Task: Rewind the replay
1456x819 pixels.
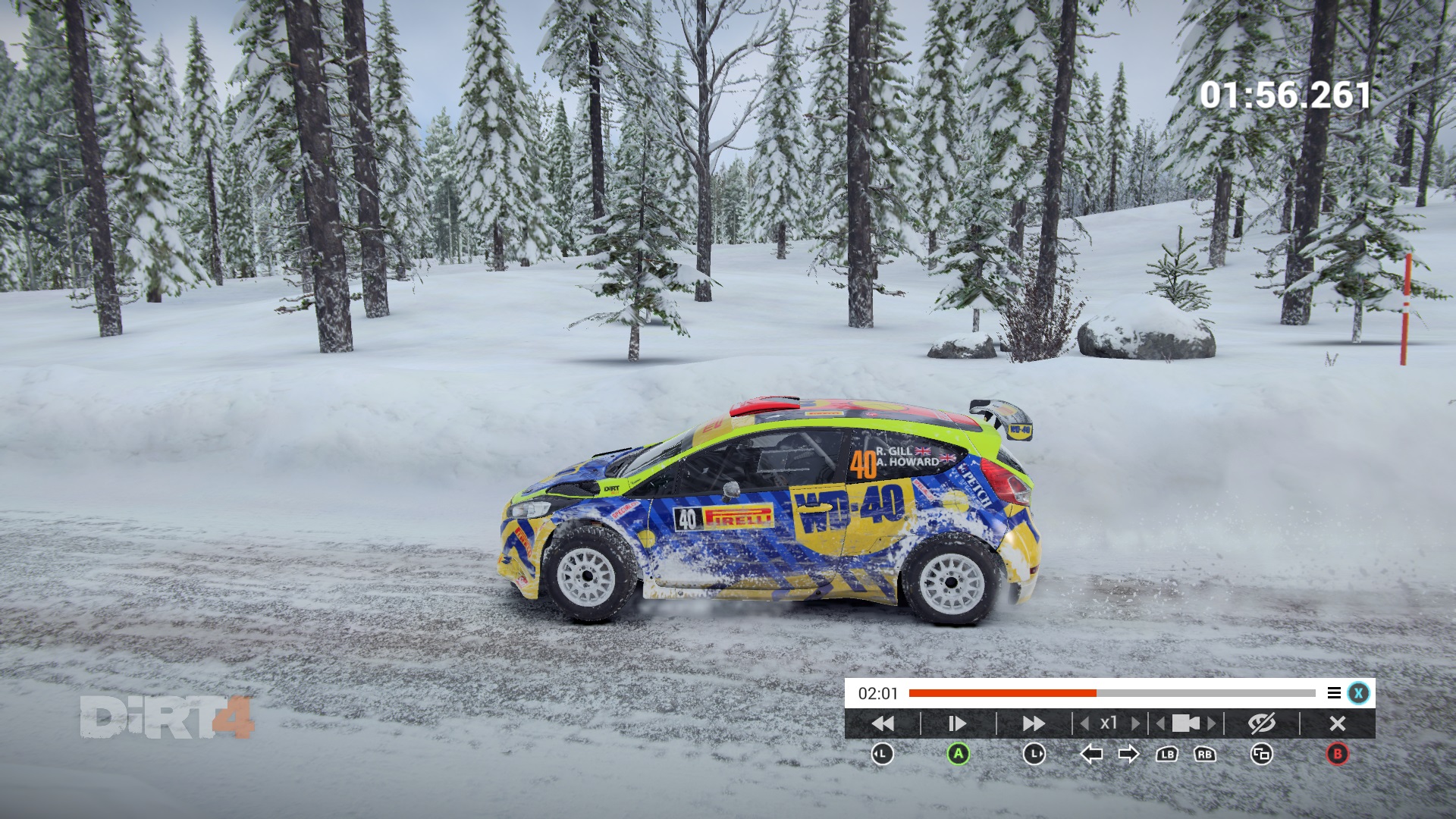Action: 883,723
